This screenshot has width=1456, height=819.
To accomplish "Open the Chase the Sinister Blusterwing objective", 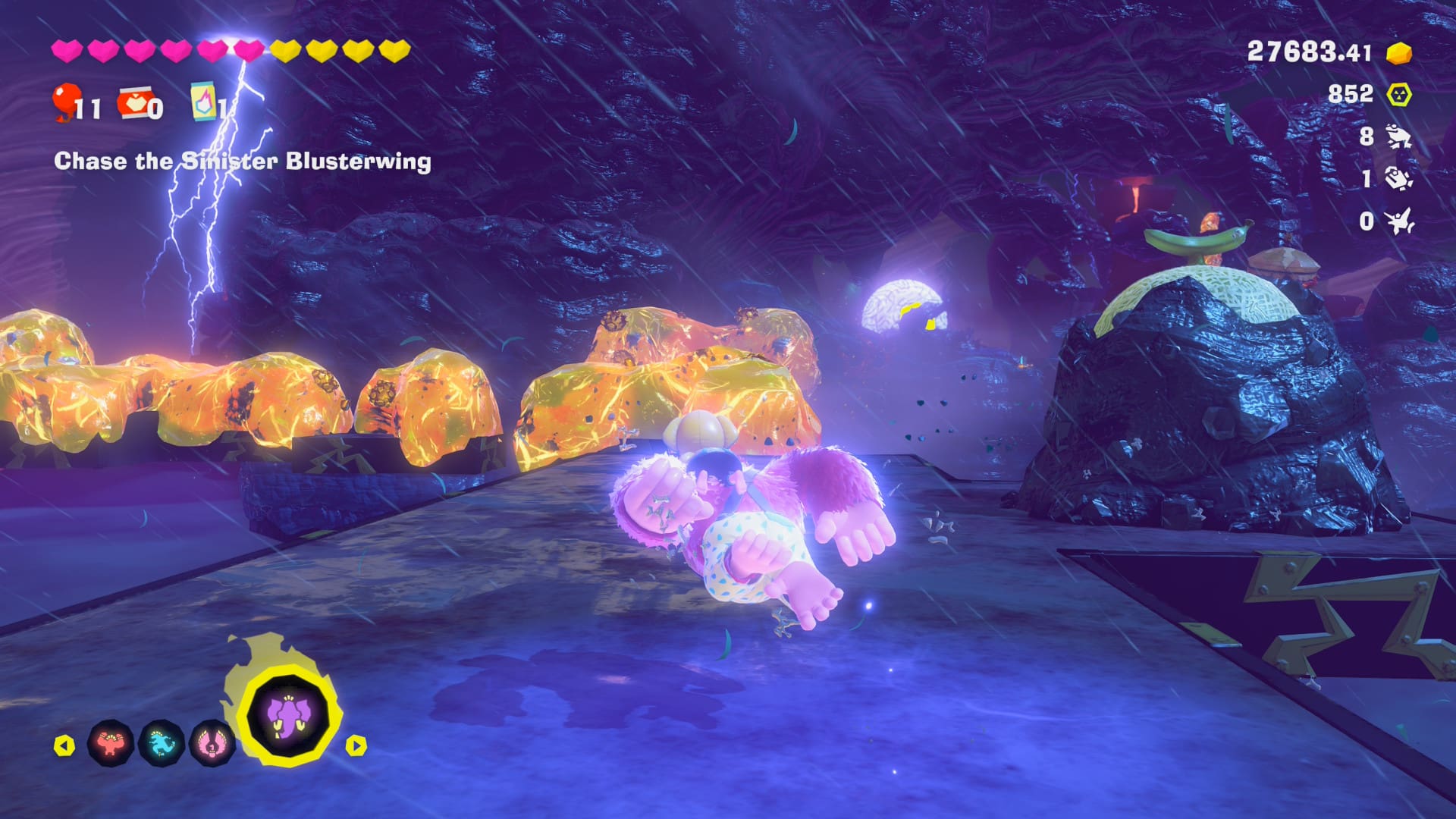I will coord(243,161).
